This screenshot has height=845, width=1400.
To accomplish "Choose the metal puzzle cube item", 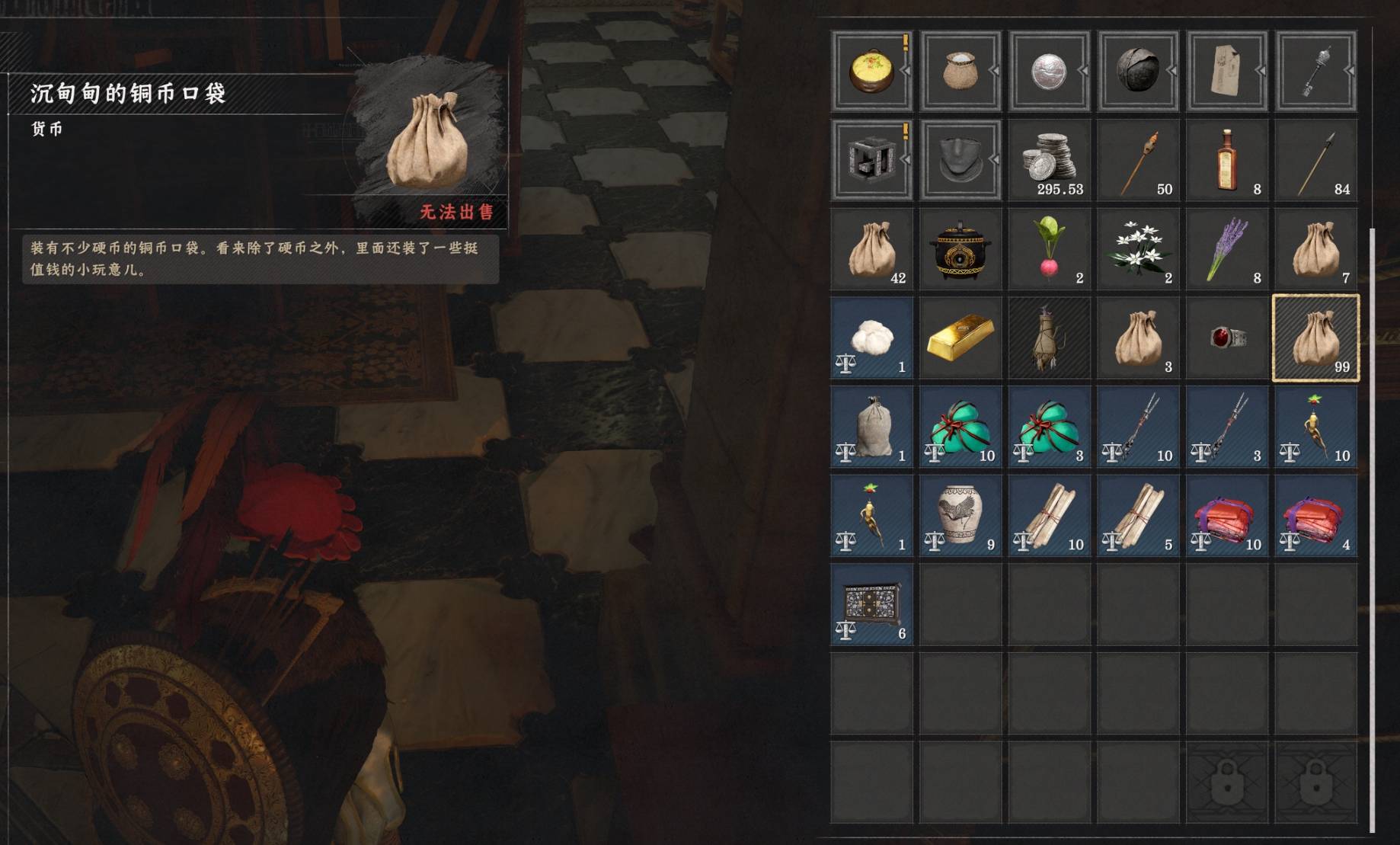I will pyautogui.click(x=871, y=161).
